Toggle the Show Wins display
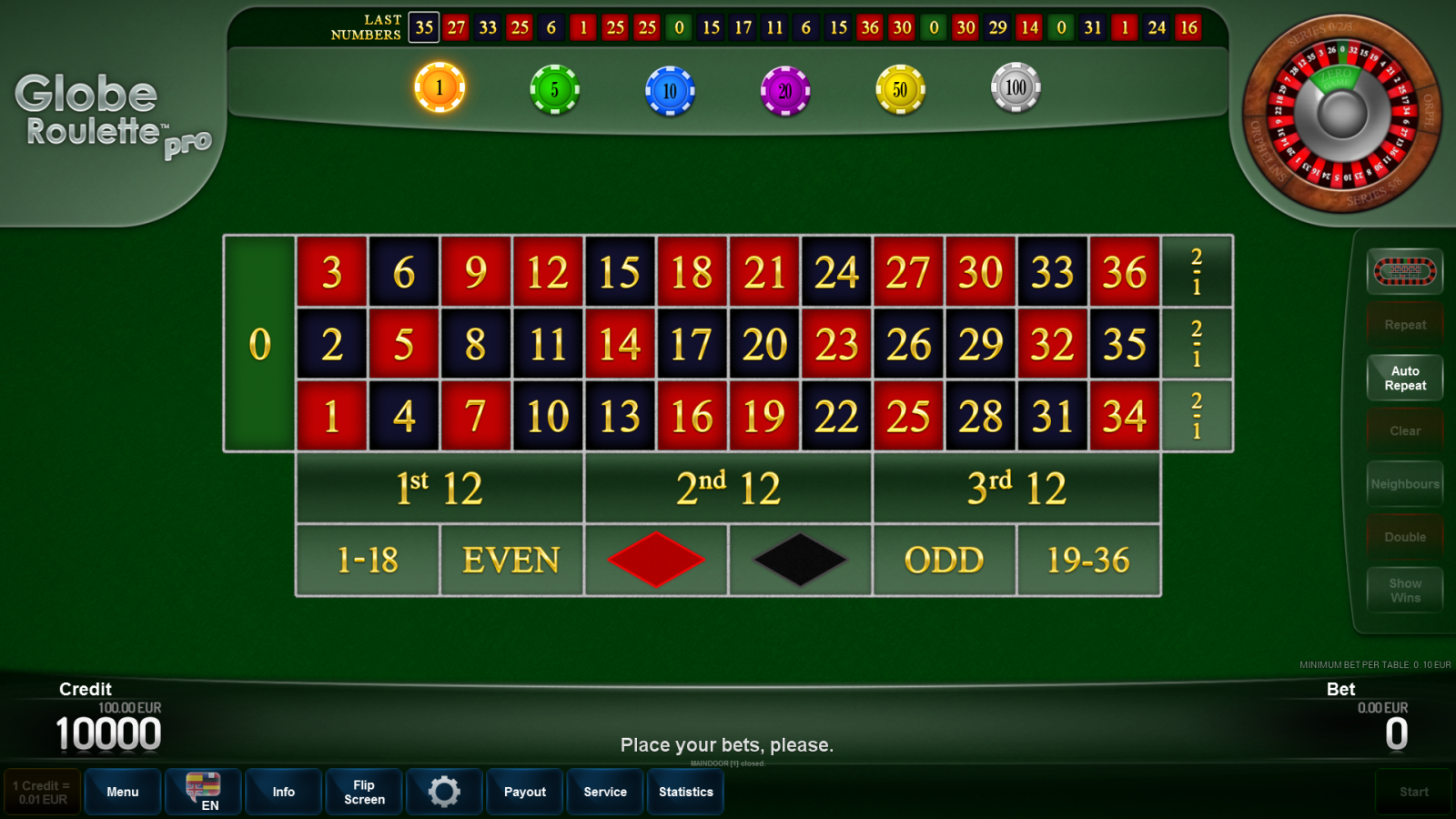1456x819 pixels. tap(1405, 590)
